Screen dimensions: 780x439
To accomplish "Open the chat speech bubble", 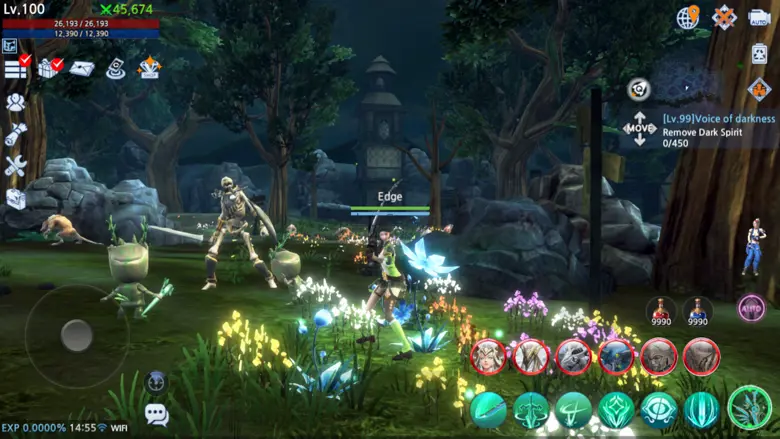I will pos(156,413).
